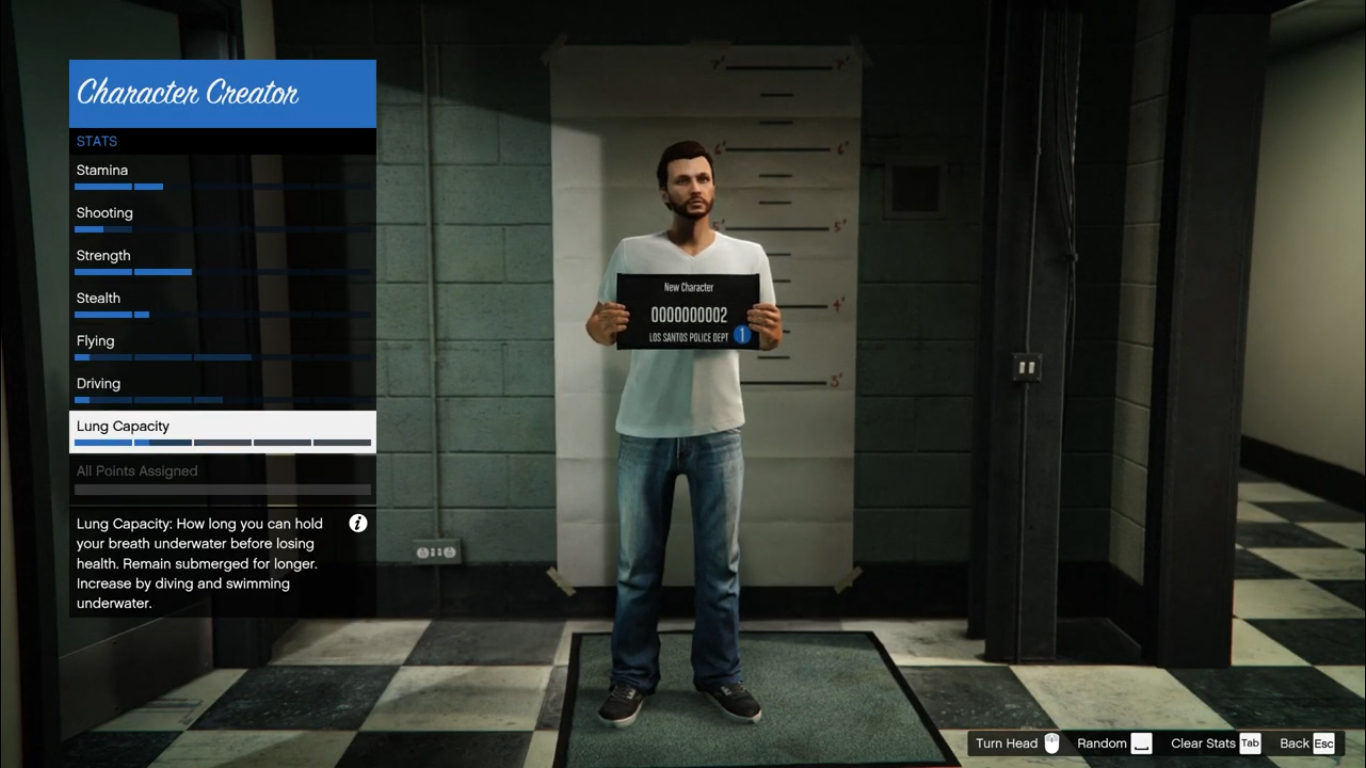Click the spacebar icon next to Random

pyautogui.click(x=1139, y=743)
